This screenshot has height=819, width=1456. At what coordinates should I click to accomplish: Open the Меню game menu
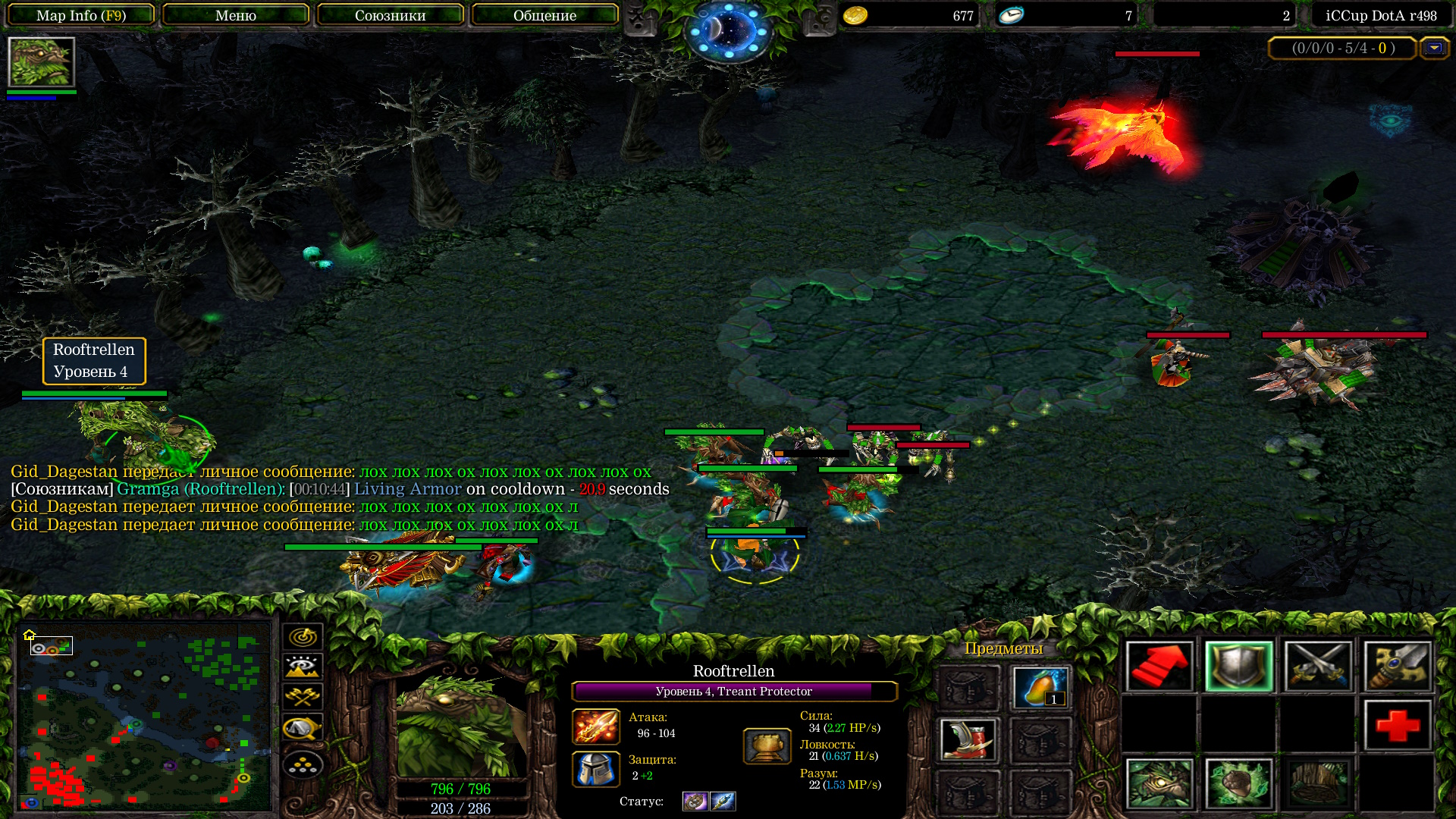coord(235,15)
